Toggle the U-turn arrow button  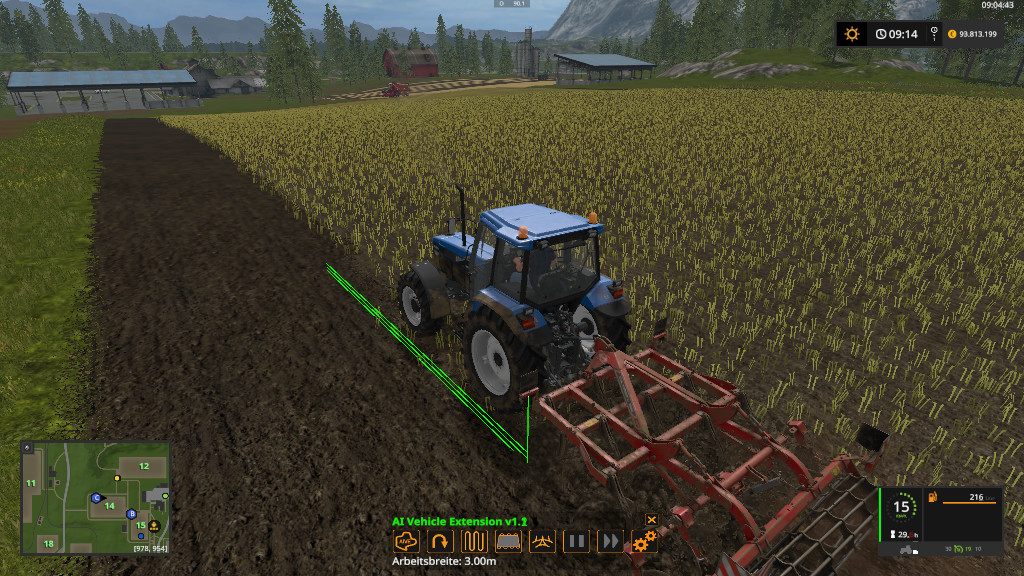[439, 542]
